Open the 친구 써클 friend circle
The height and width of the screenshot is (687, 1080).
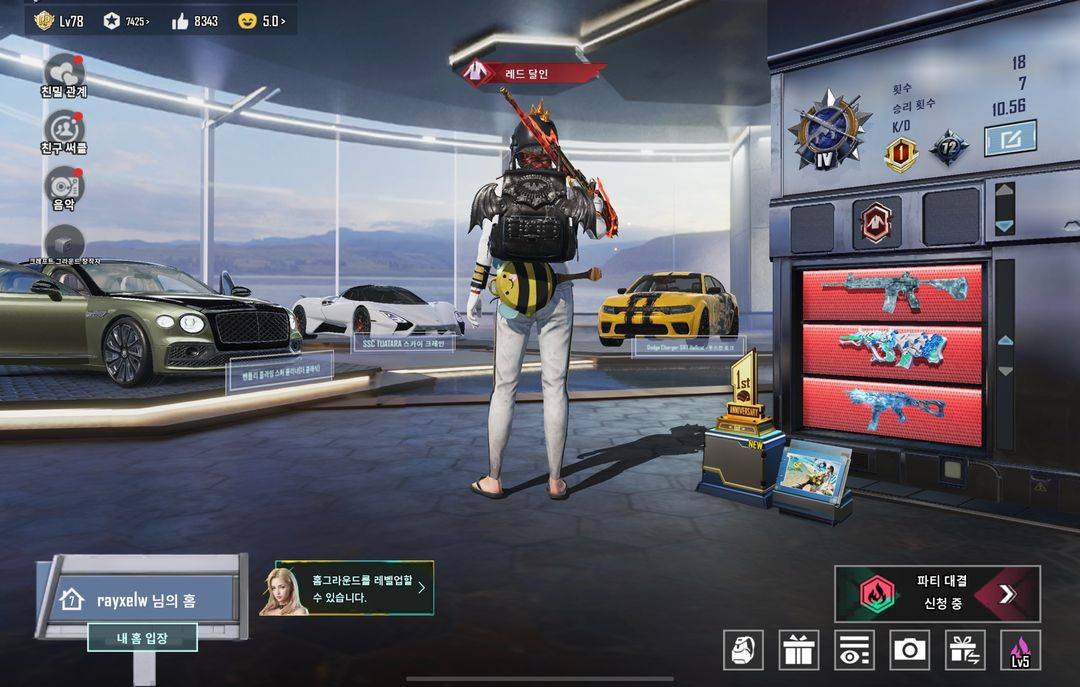pos(64,128)
